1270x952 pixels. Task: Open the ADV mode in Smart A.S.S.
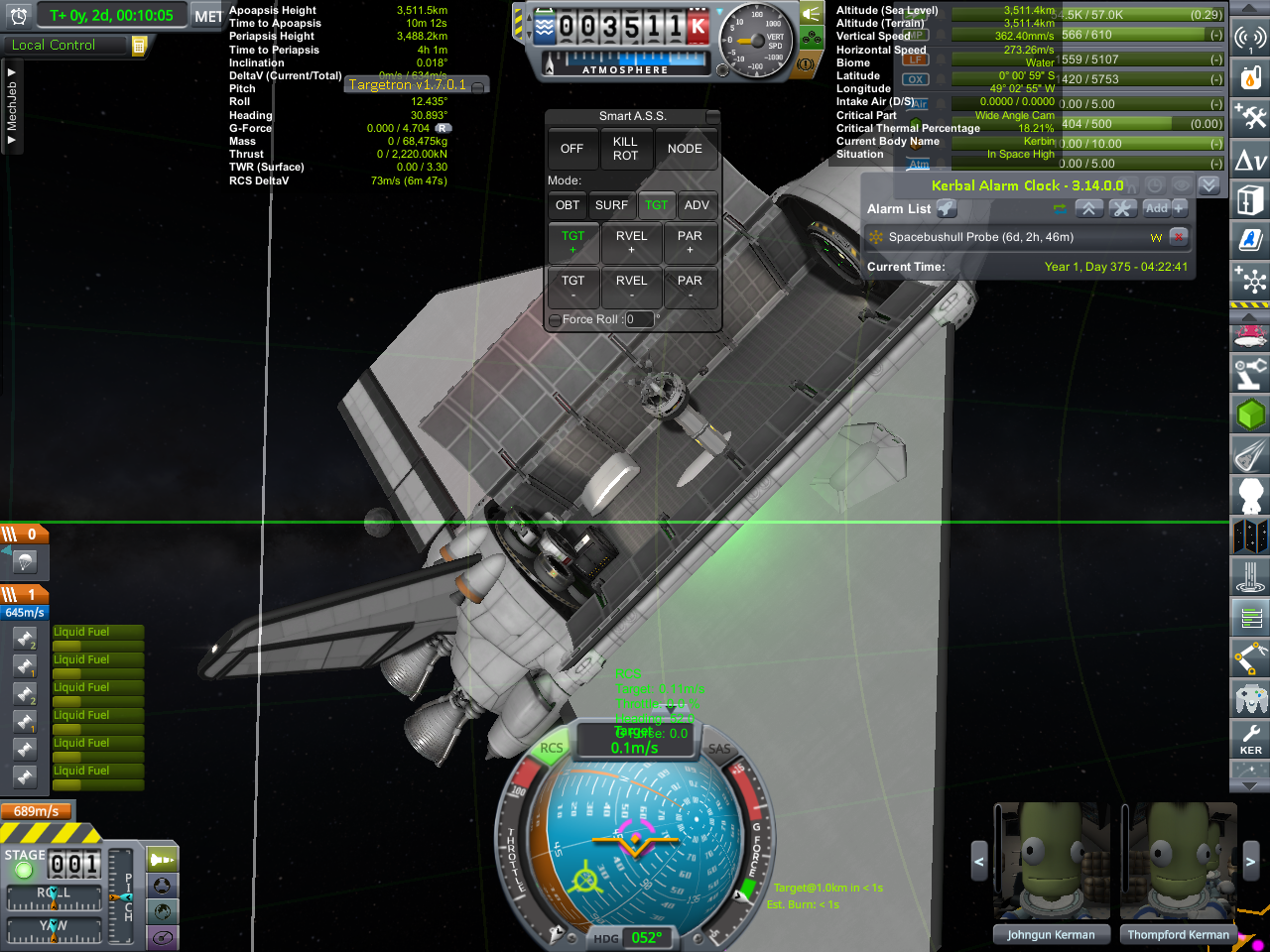697,205
